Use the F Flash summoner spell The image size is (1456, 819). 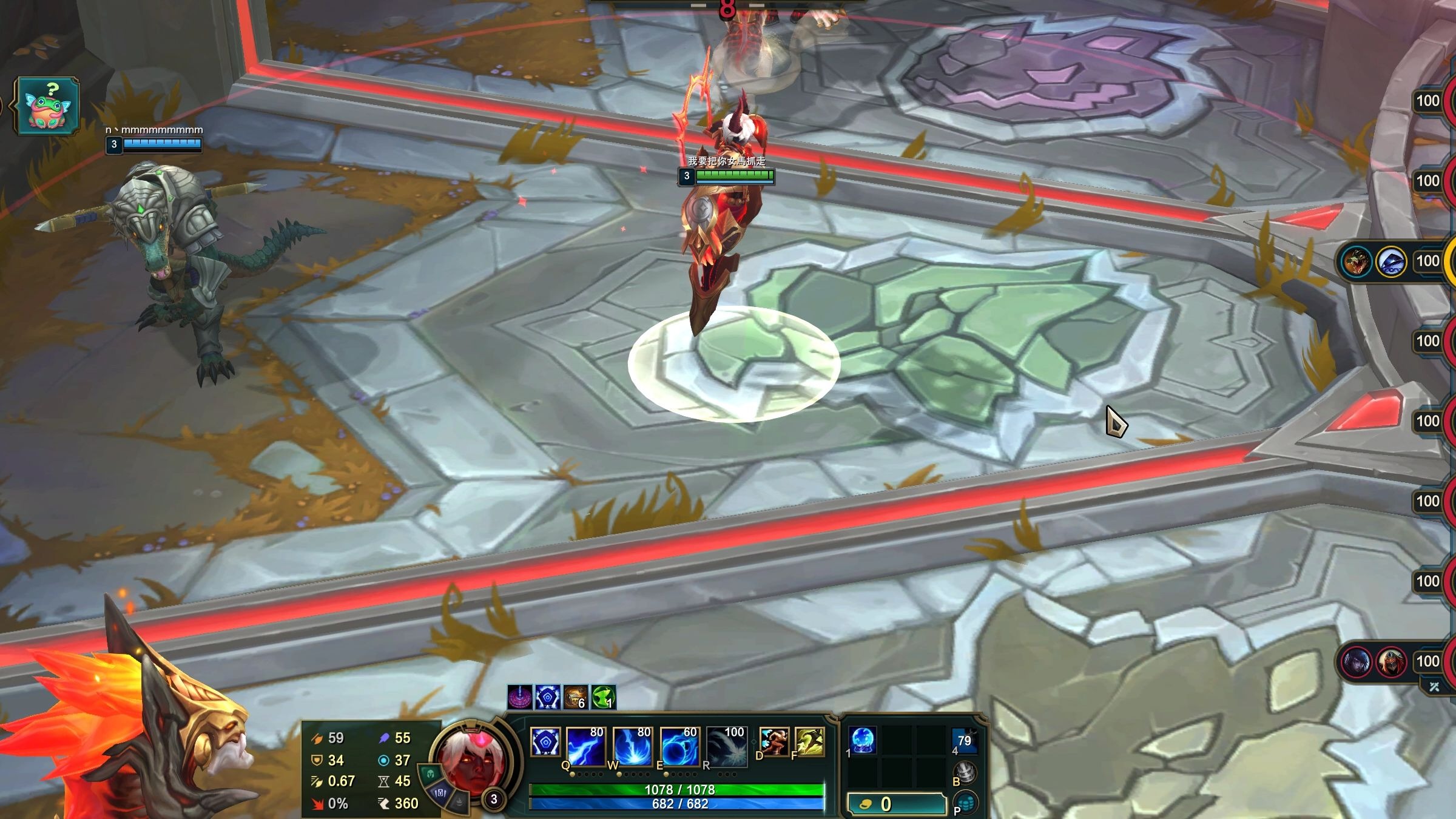pyautogui.click(x=809, y=742)
